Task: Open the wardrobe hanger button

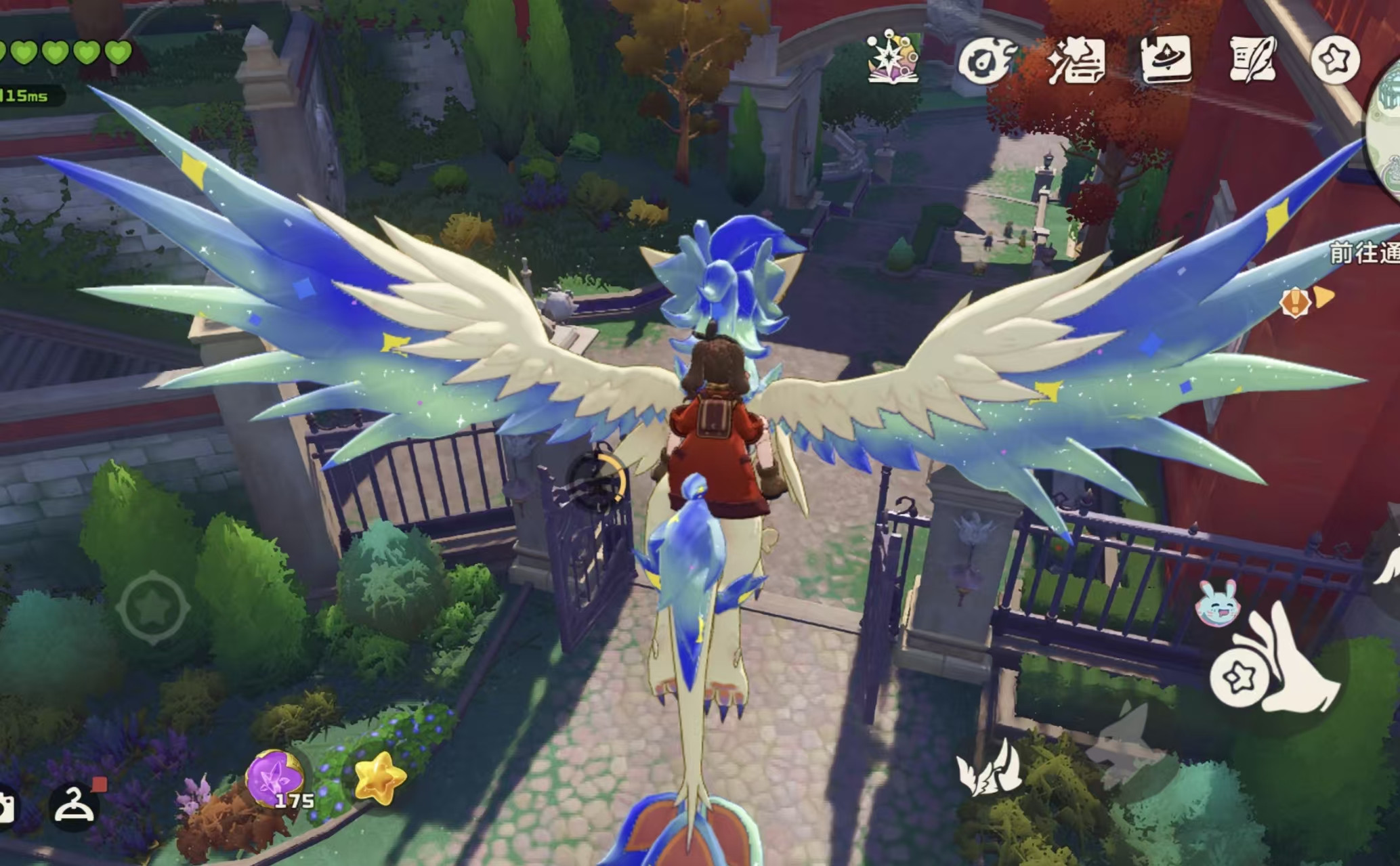Action: (x=75, y=805)
